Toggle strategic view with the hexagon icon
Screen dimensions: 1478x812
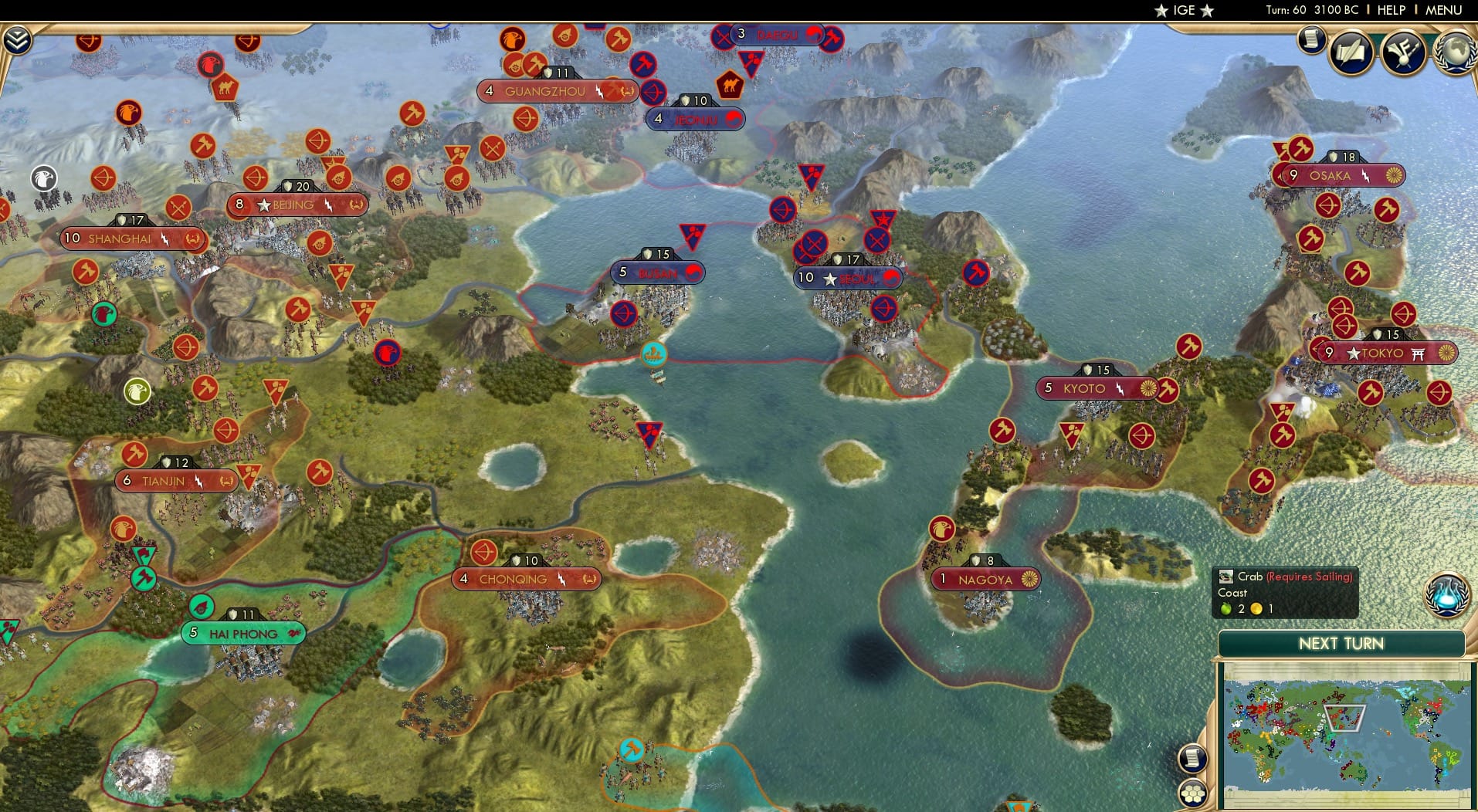(x=1192, y=792)
